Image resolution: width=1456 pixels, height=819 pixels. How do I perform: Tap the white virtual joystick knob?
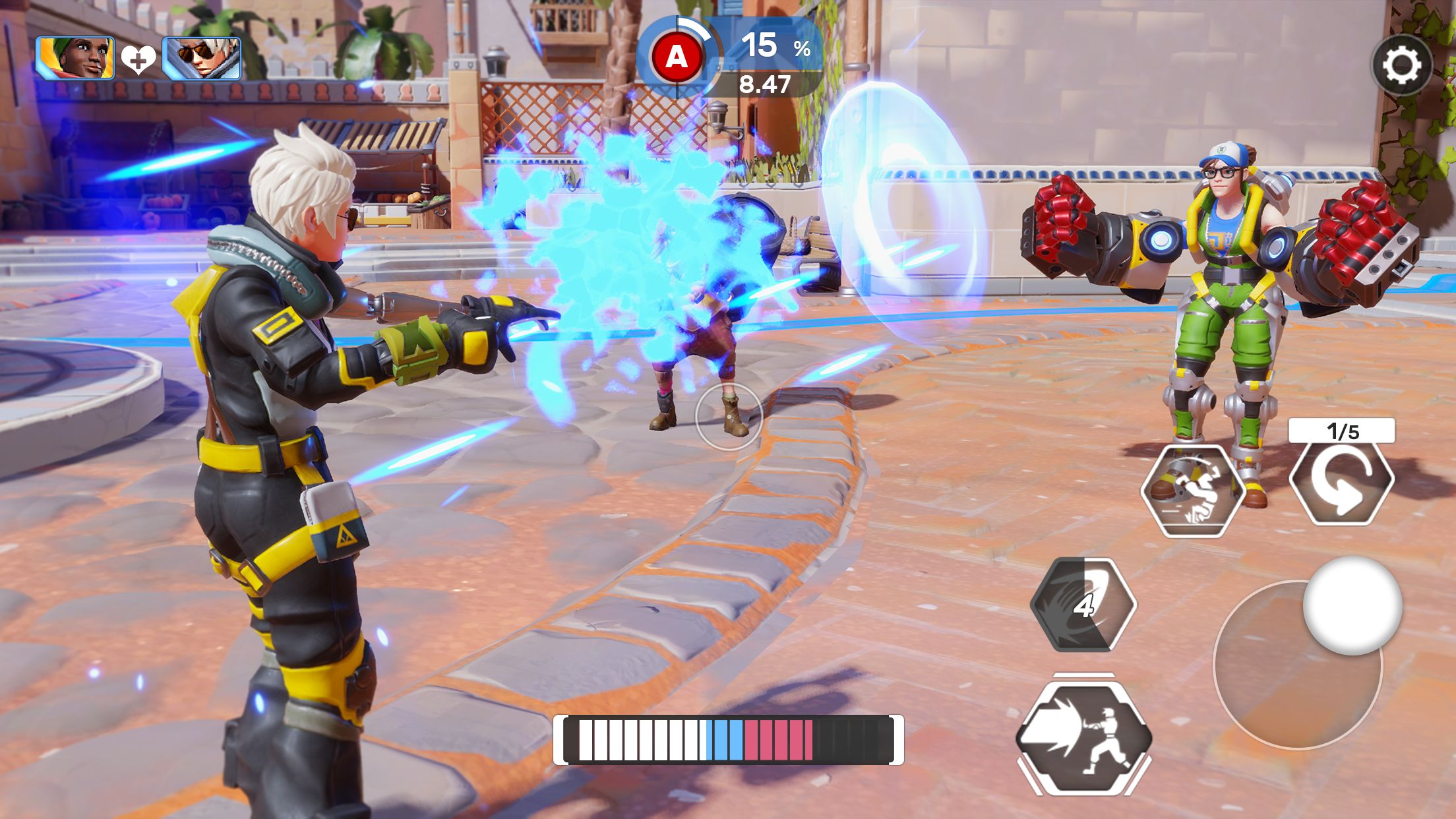coord(1352,605)
